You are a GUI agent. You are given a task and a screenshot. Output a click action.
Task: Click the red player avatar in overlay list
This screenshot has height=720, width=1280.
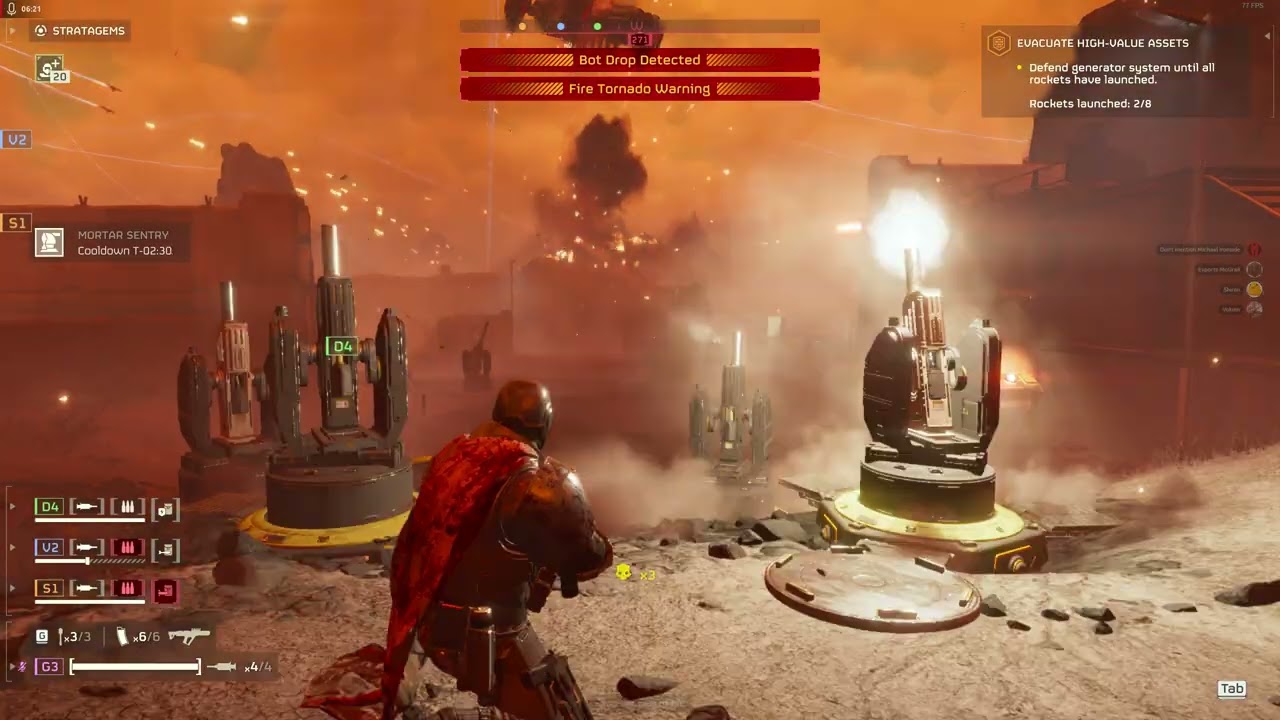pos(1254,249)
